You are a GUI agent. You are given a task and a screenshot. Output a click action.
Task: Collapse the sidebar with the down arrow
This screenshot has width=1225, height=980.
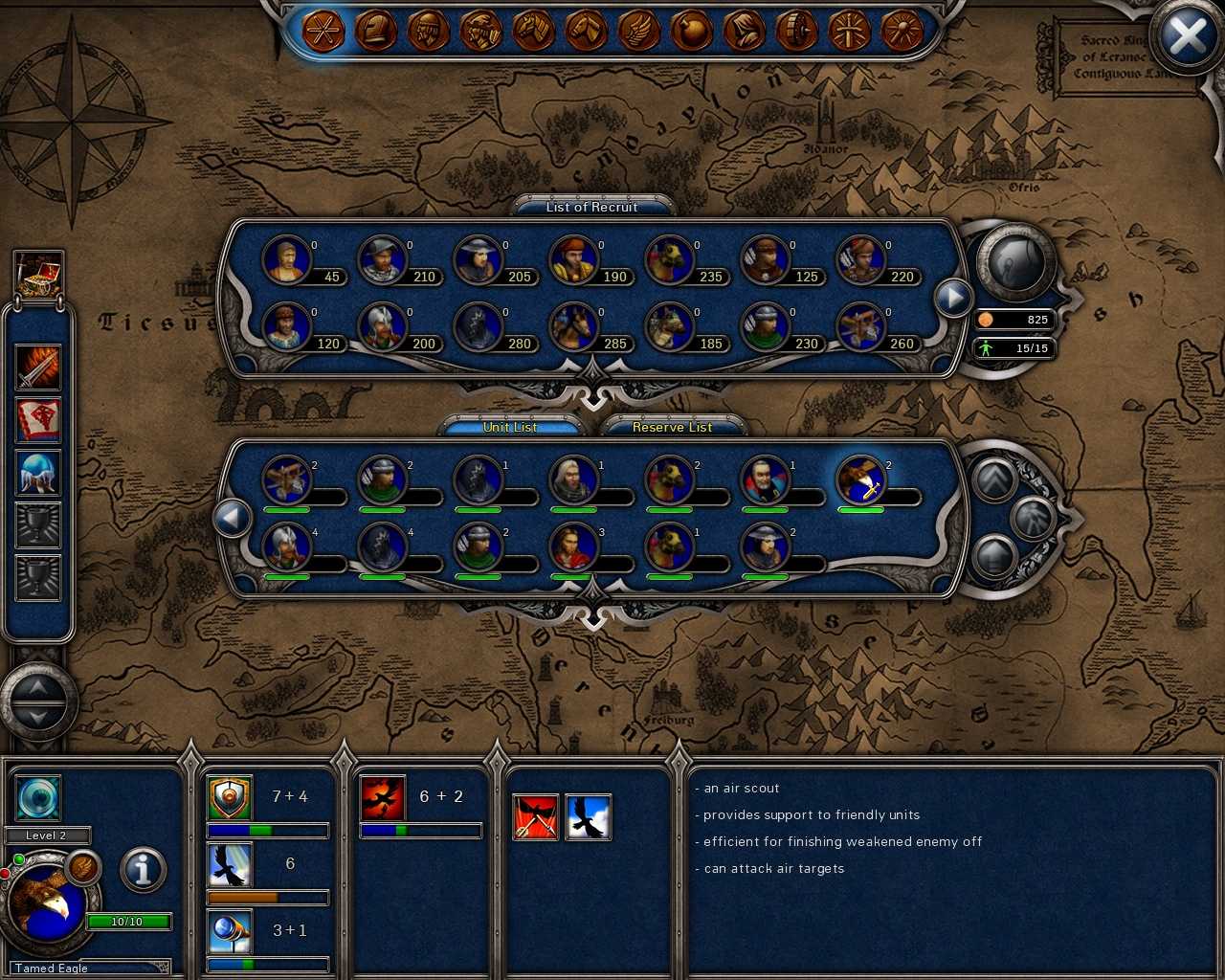tap(36, 716)
